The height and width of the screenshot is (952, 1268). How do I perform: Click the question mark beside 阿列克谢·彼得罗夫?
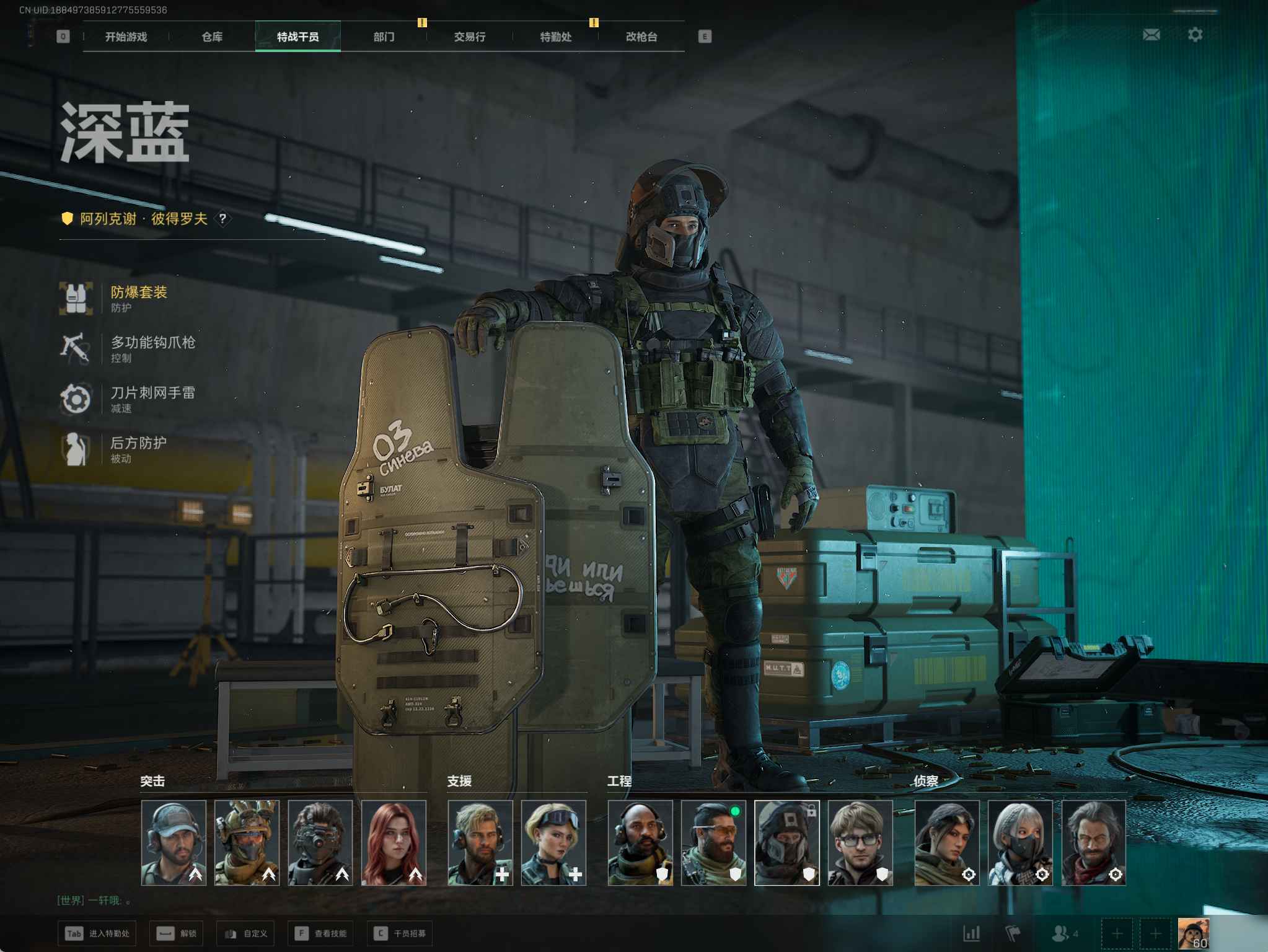pyautogui.click(x=222, y=219)
